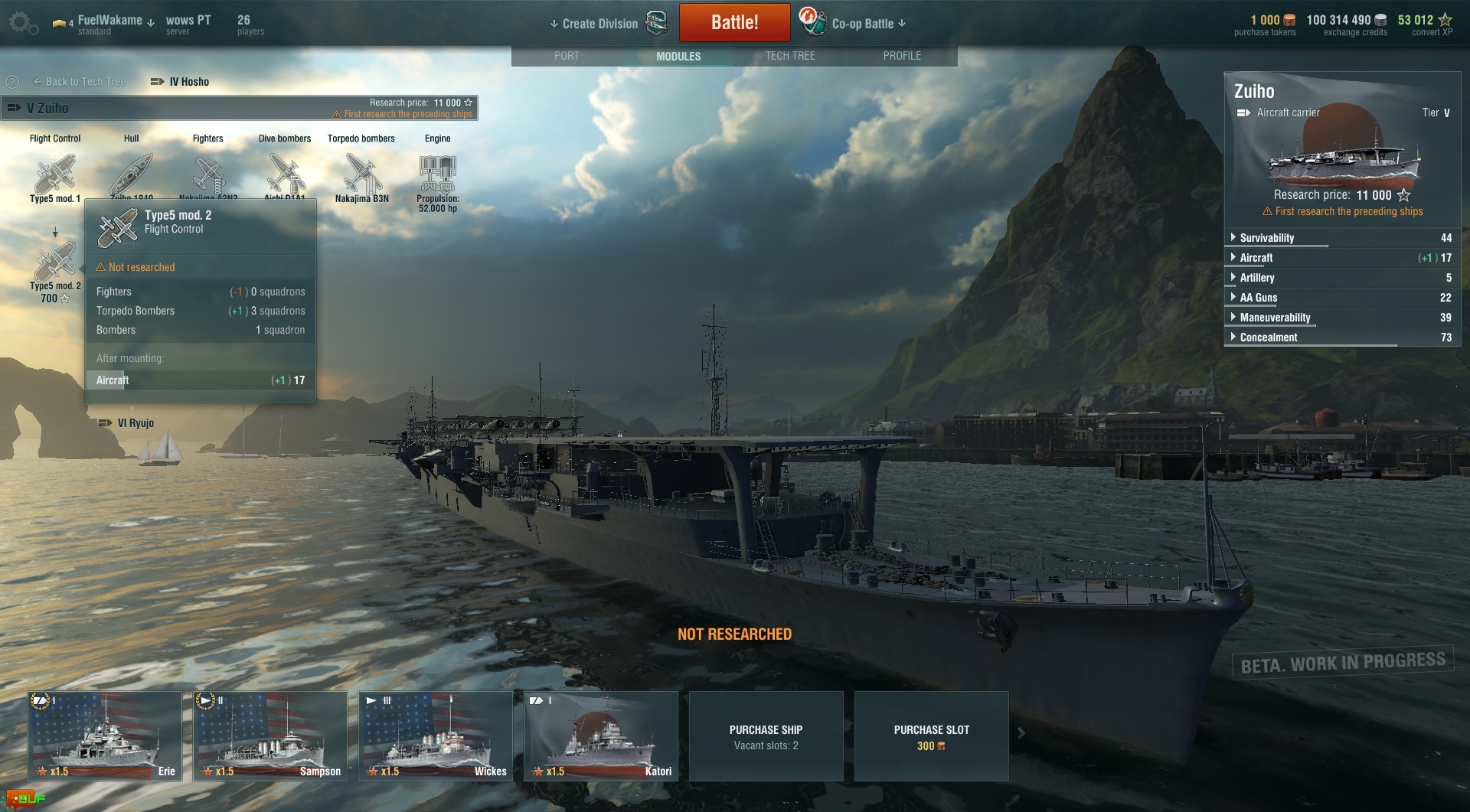Expand the AA Guns stats row
1470x812 pixels.
[1258, 298]
